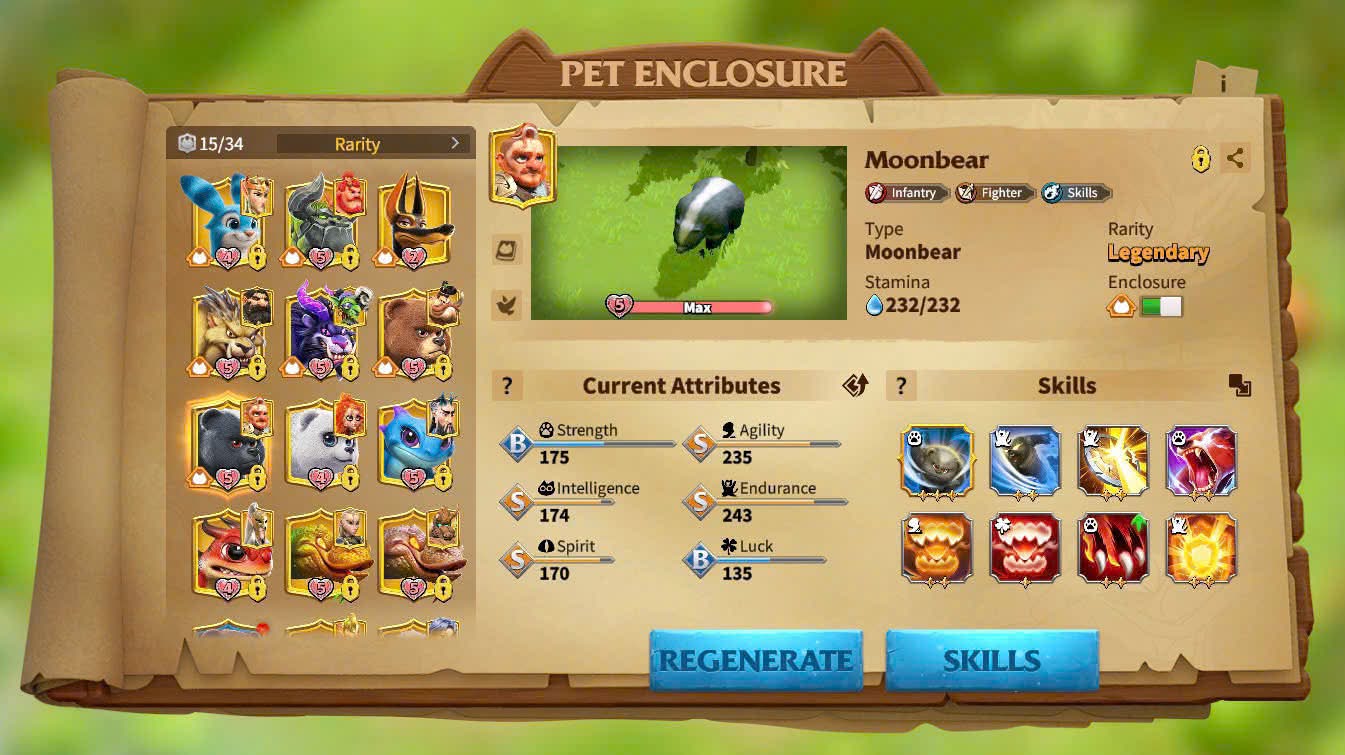Select the blue rabbit pet
The height and width of the screenshot is (755, 1345).
click(223, 222)
